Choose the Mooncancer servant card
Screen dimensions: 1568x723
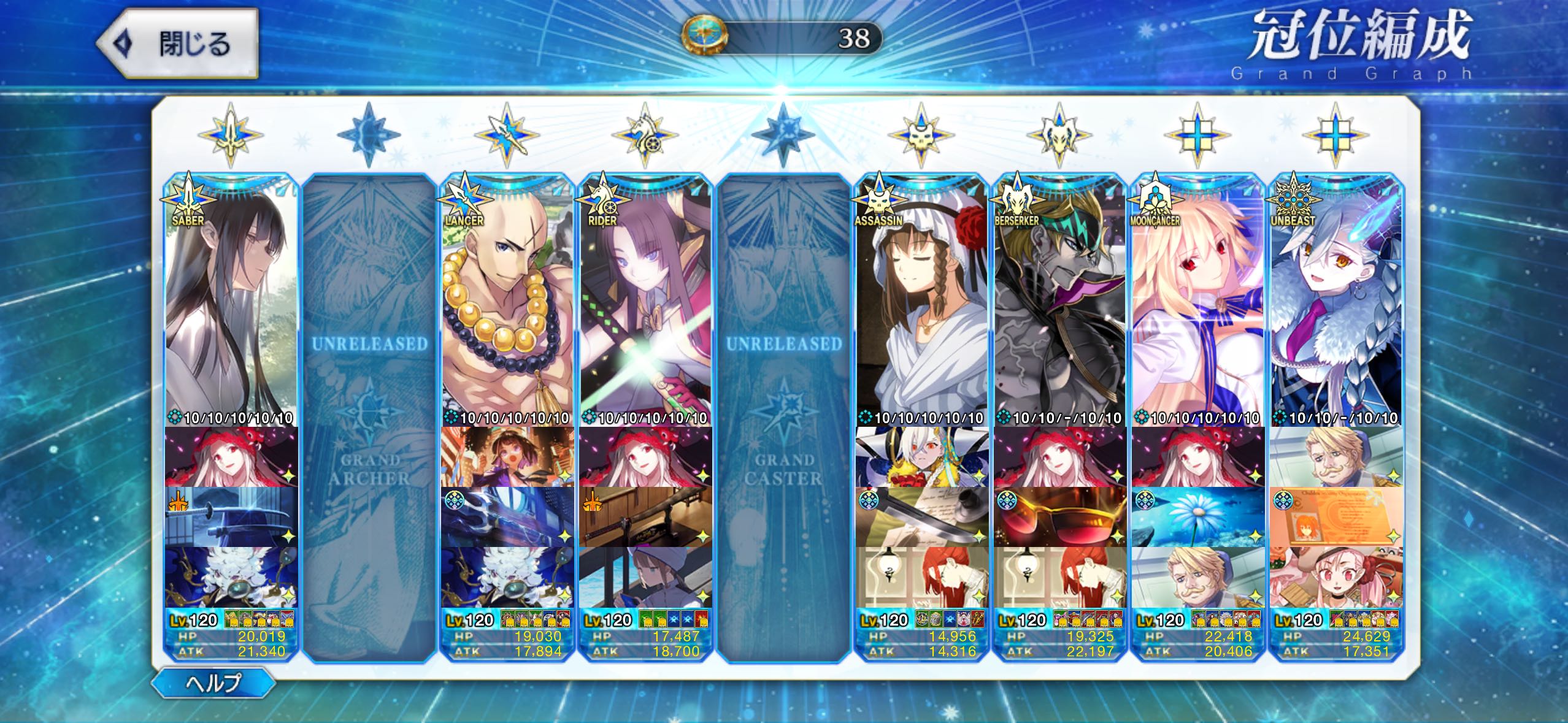tap(1197, 300)
